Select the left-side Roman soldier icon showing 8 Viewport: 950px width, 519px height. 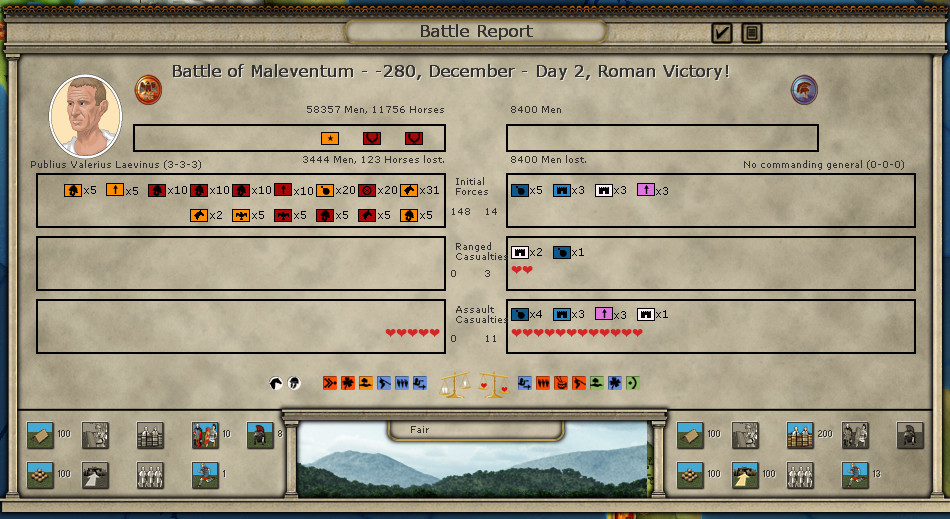click(x=260, y=435)
